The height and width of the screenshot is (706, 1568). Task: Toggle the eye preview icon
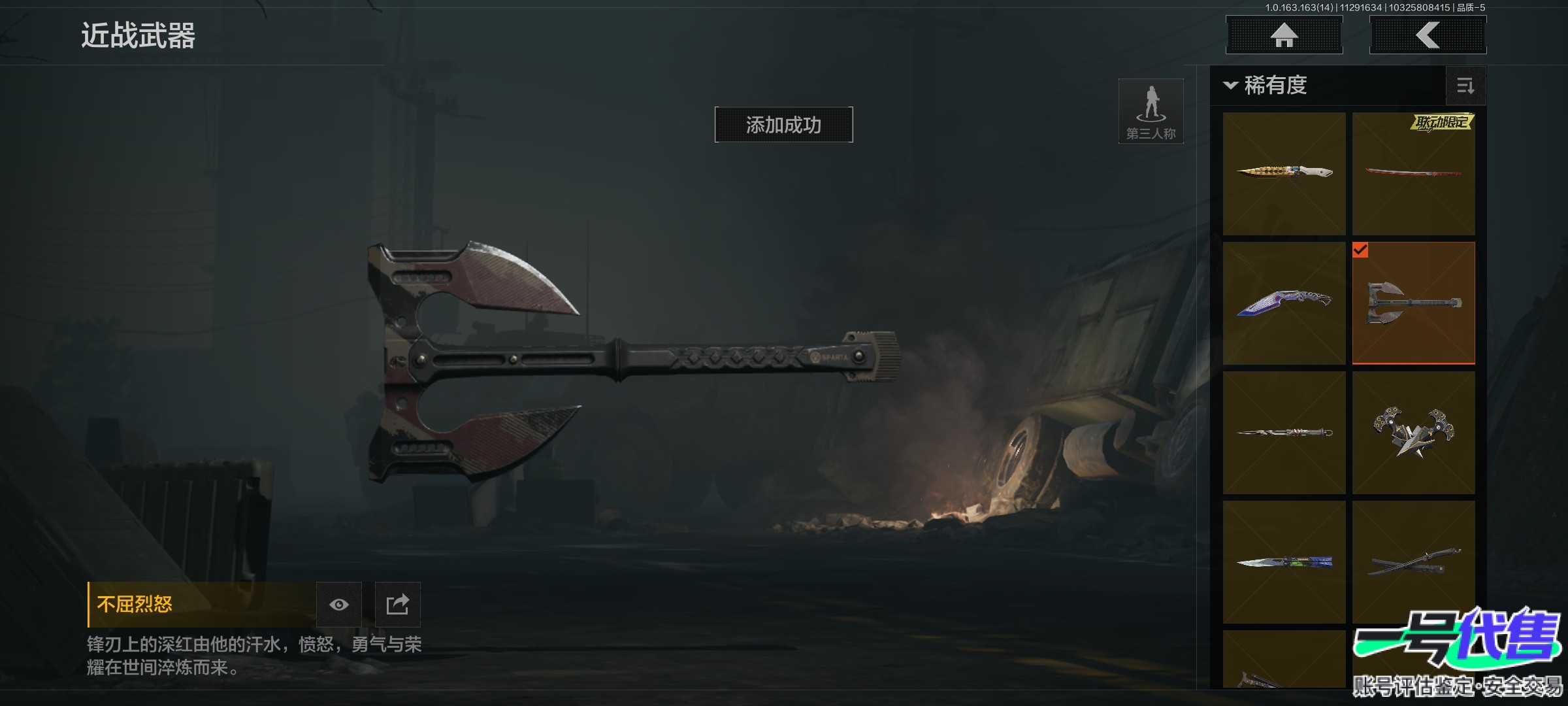pos(338,605)
